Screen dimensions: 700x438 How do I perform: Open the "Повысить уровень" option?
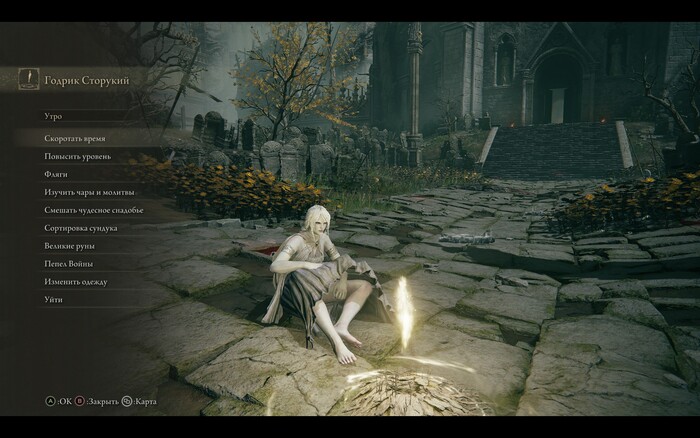pos(78,156)
